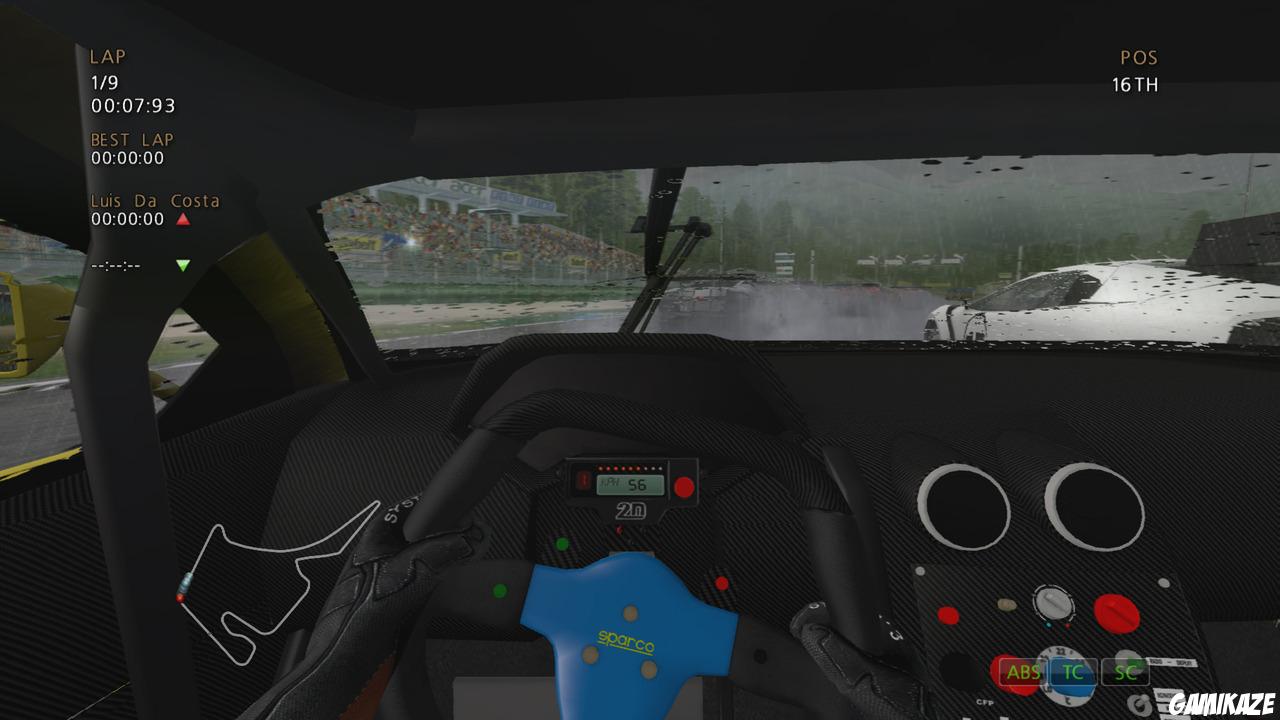The height and width of the screenshot is (720, 1280).
Task: Open the silver rotary dial selector
Action: (1053, 604)
